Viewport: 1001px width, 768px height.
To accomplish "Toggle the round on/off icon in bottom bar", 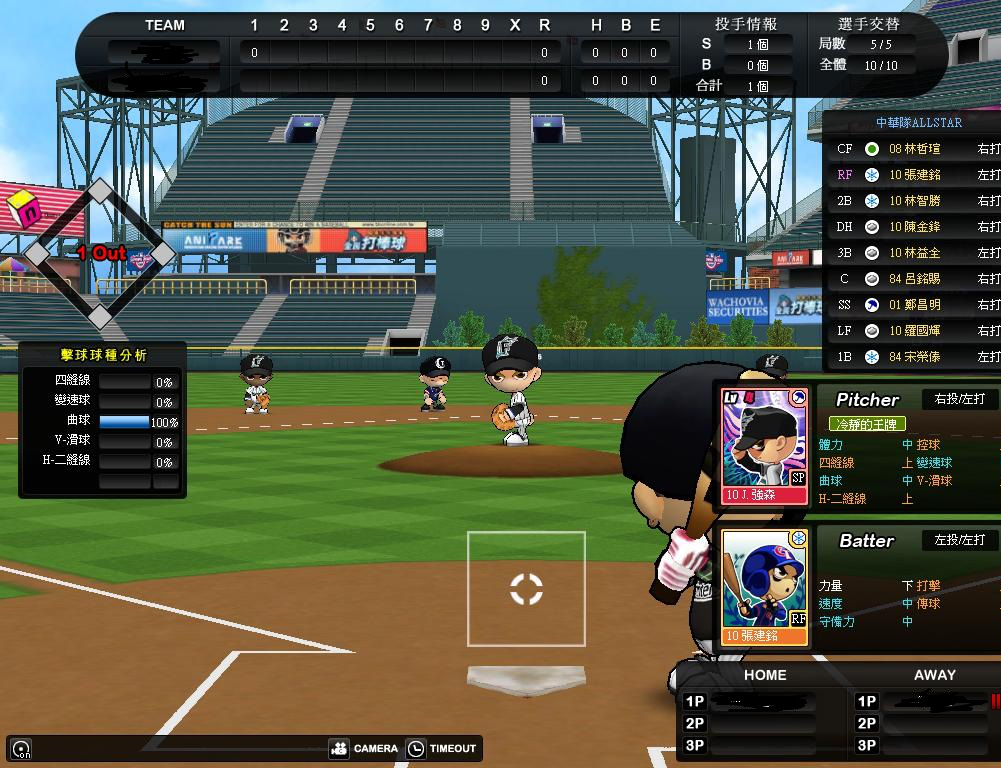I will coord(20,748).
